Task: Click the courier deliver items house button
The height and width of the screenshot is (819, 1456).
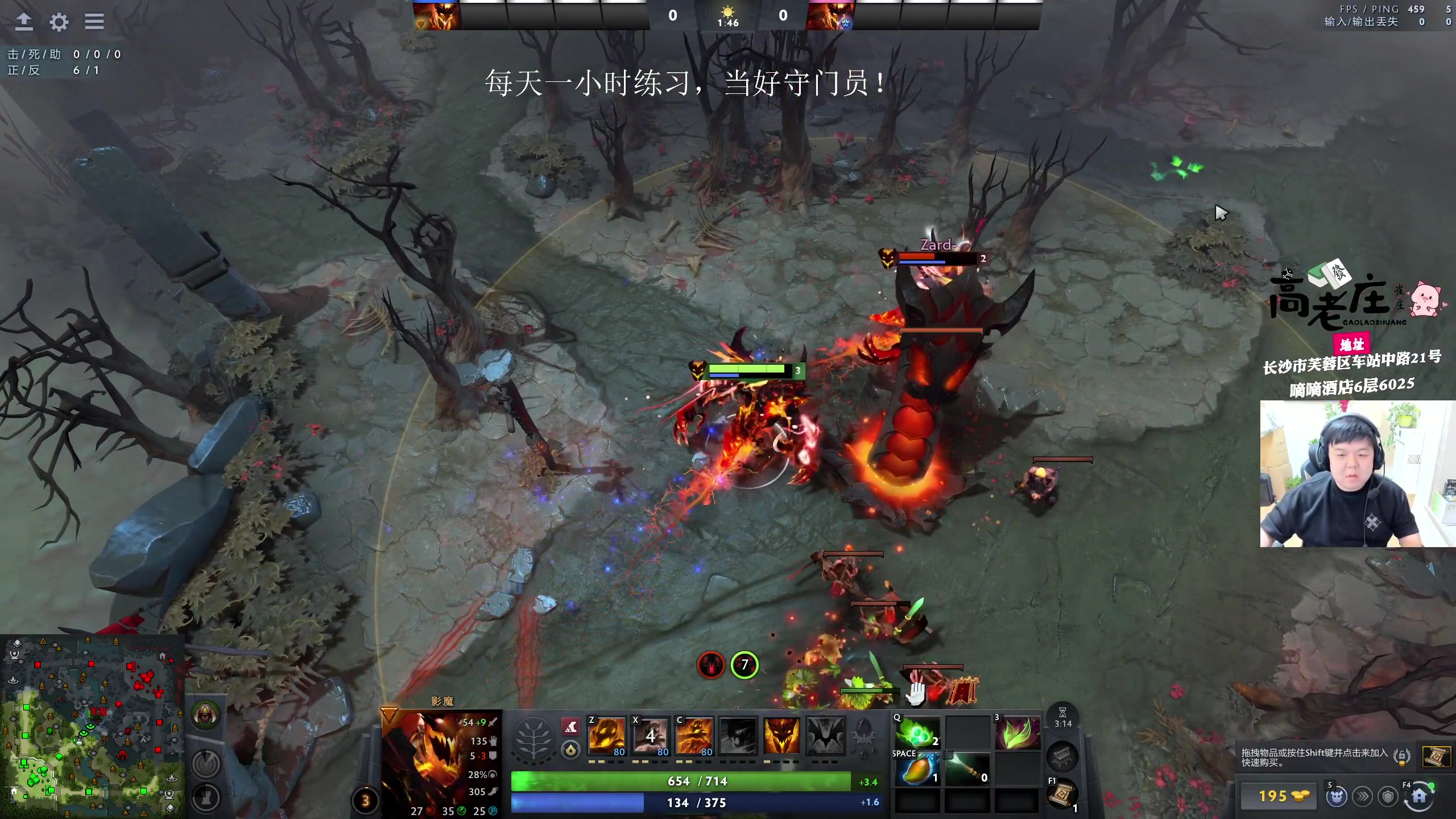Action: [1418, 796]
